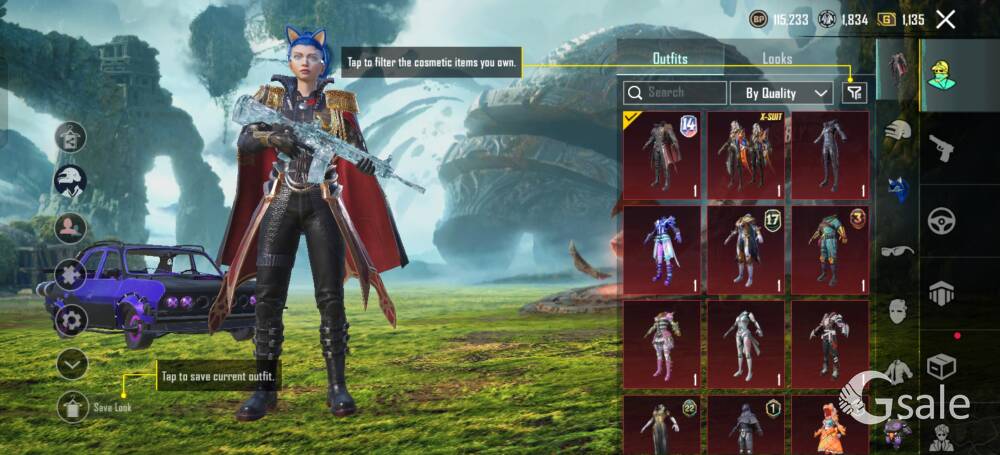Choose the X-Suit outfit thumbnail

tap(746, 151)
